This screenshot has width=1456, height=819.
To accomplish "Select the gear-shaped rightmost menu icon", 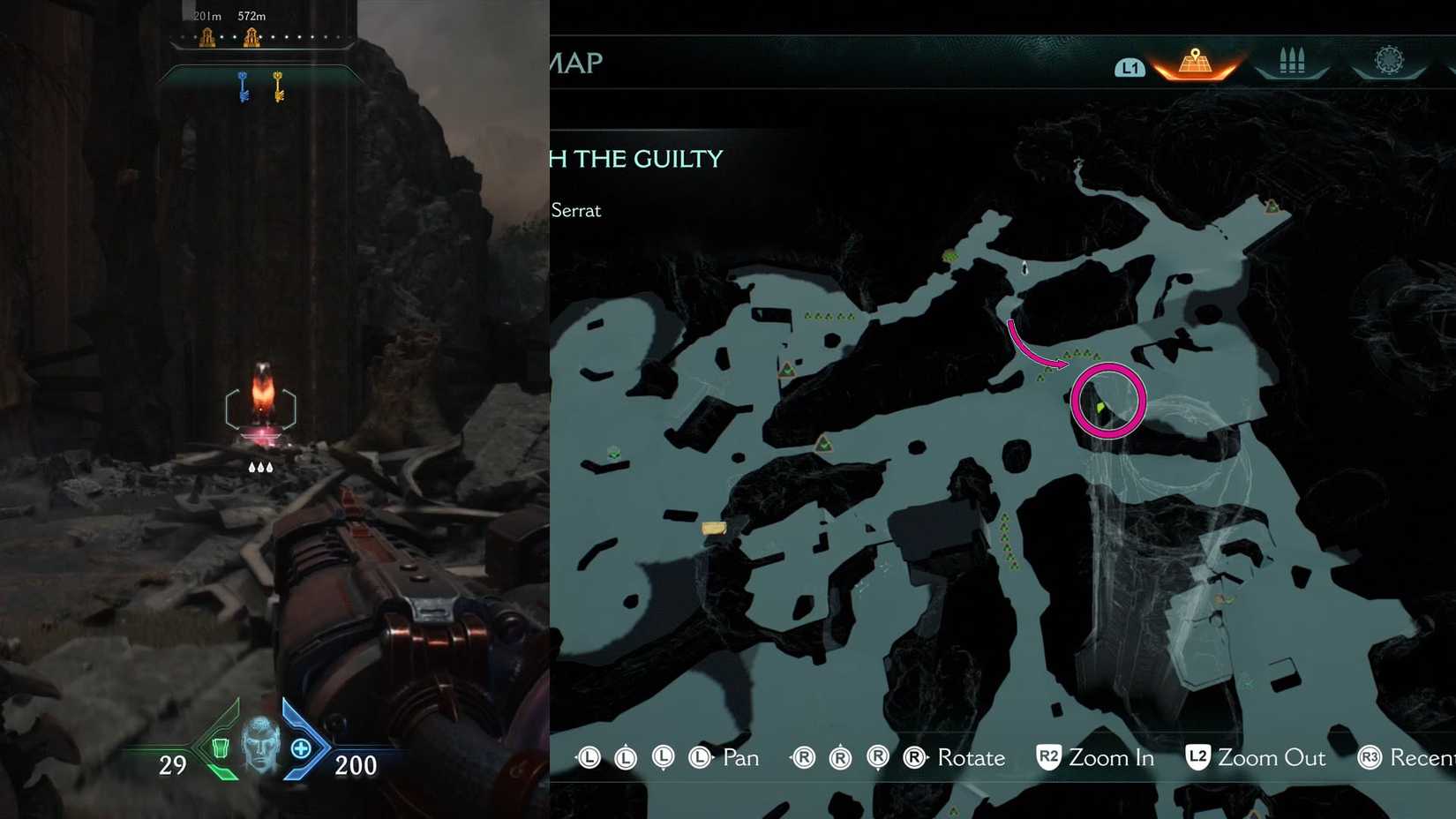I will (1390, 60).
